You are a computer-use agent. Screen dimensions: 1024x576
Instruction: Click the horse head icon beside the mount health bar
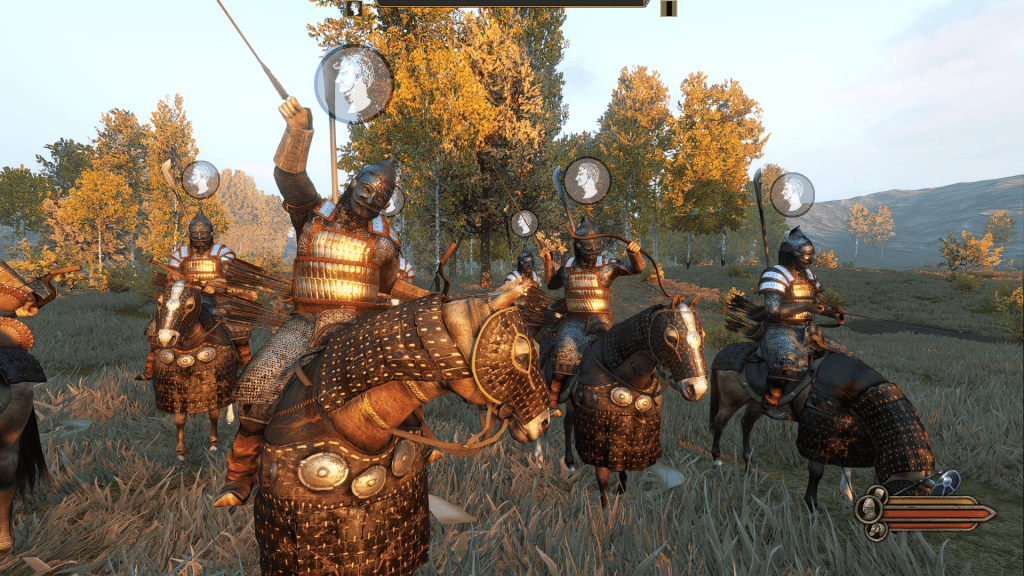pos(876,530)
